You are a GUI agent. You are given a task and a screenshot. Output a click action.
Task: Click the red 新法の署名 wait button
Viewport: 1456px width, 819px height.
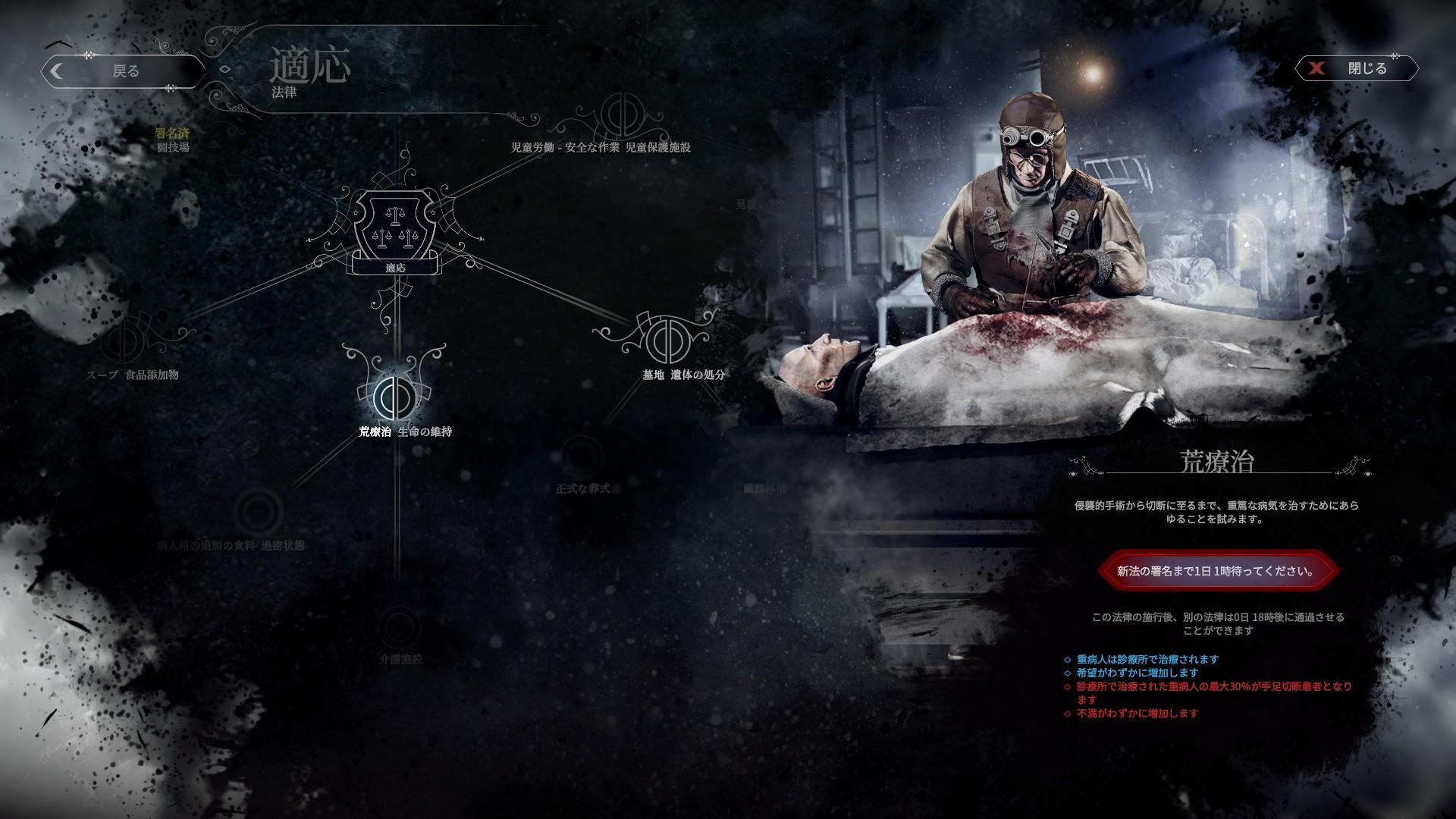pyautogui.click(x=1216, y=571)
